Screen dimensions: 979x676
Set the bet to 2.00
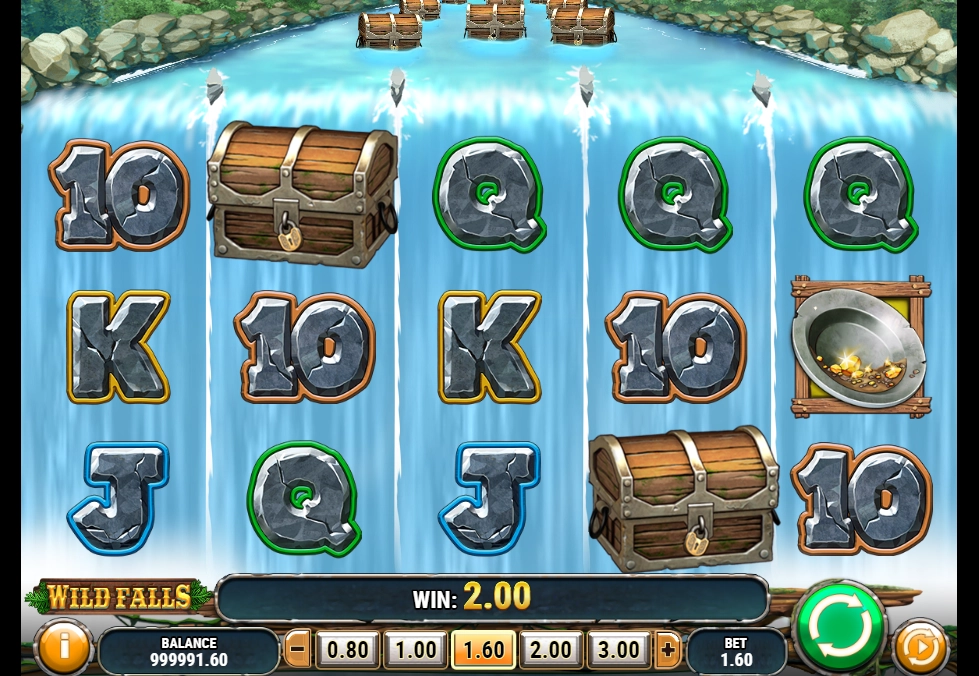pyautogui.click(x=551, y=650)
